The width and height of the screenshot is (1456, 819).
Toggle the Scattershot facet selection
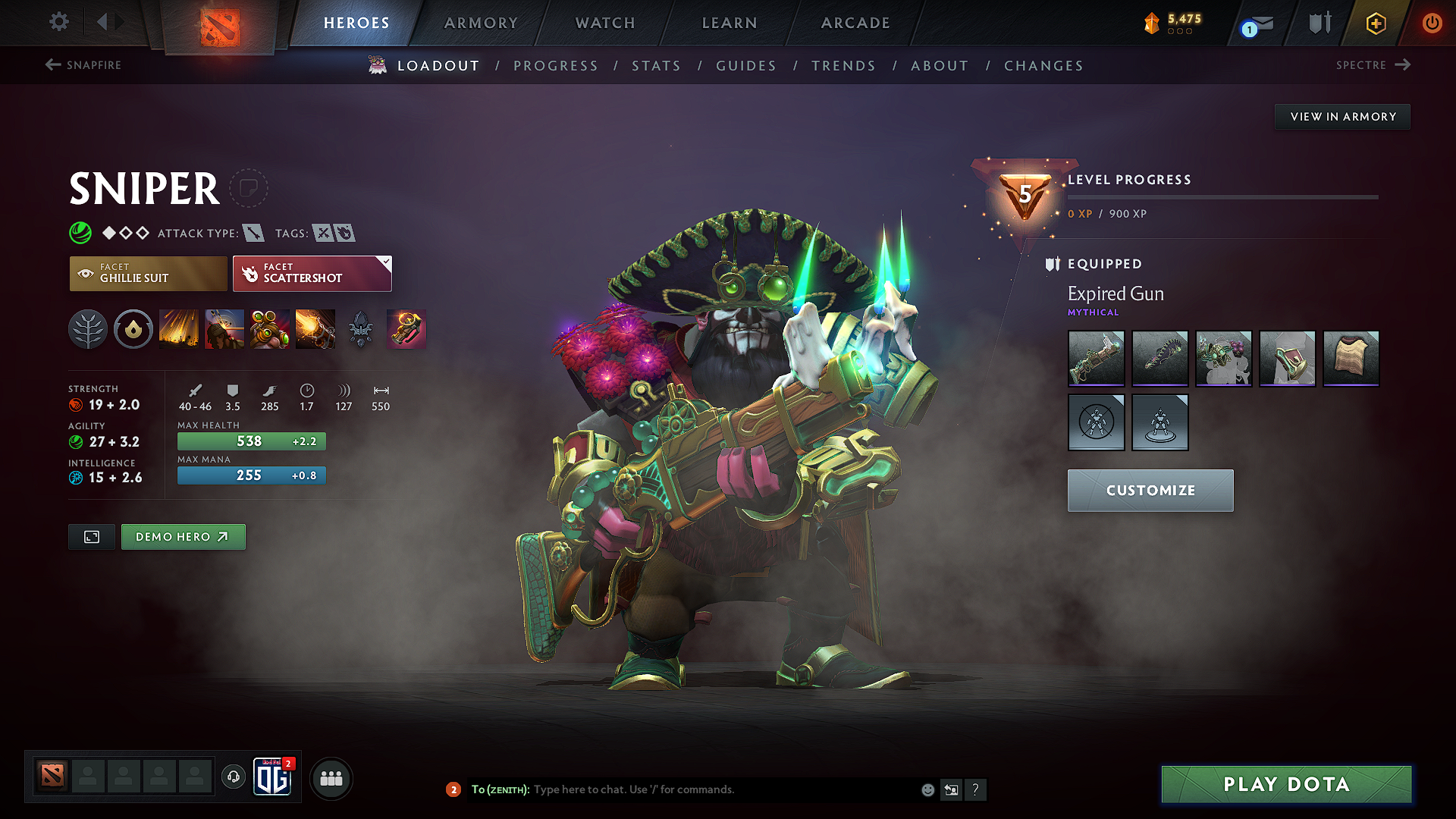click(312, 273)
